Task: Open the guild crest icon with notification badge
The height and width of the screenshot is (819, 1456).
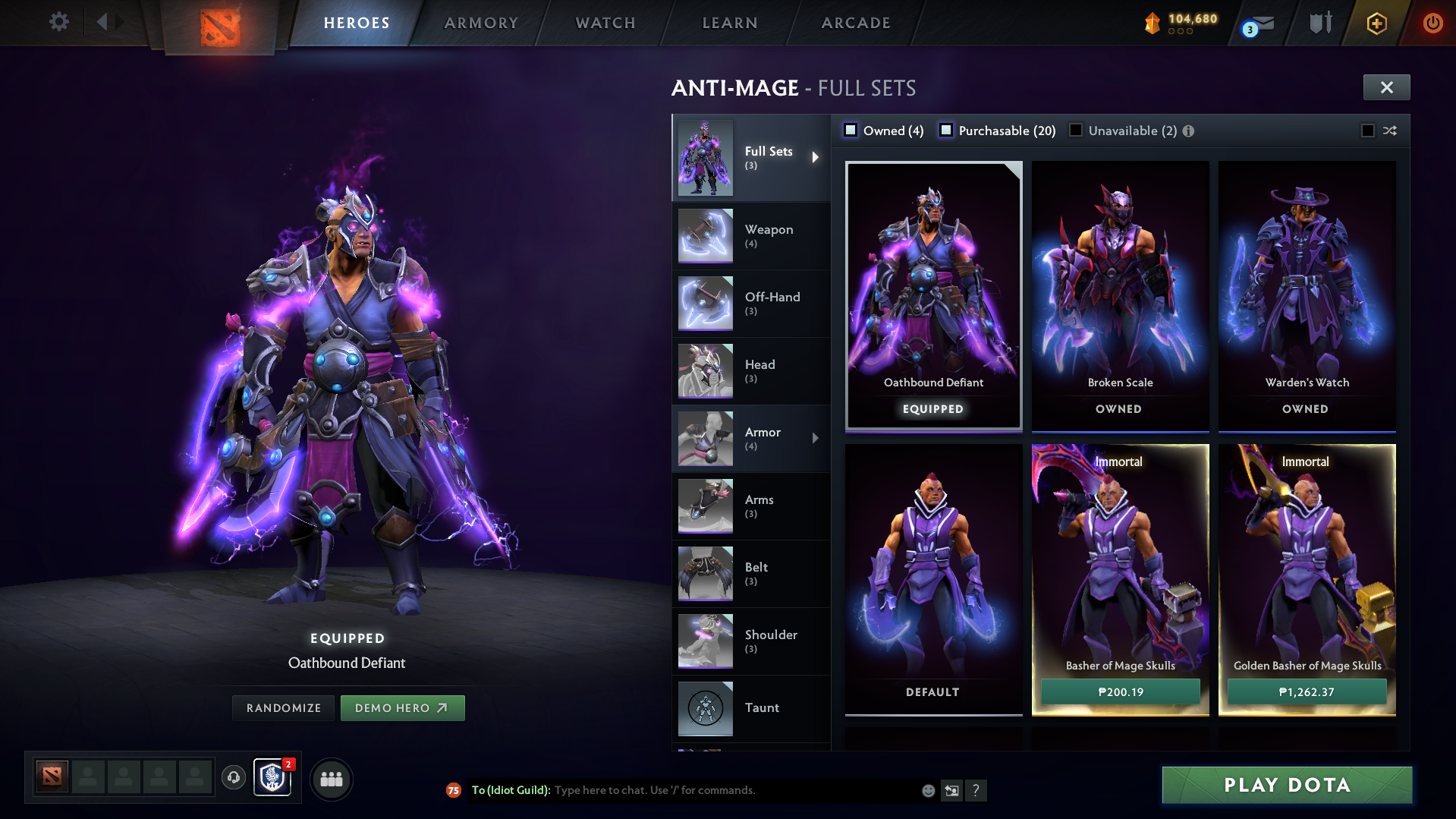Action: pos(272,778)
